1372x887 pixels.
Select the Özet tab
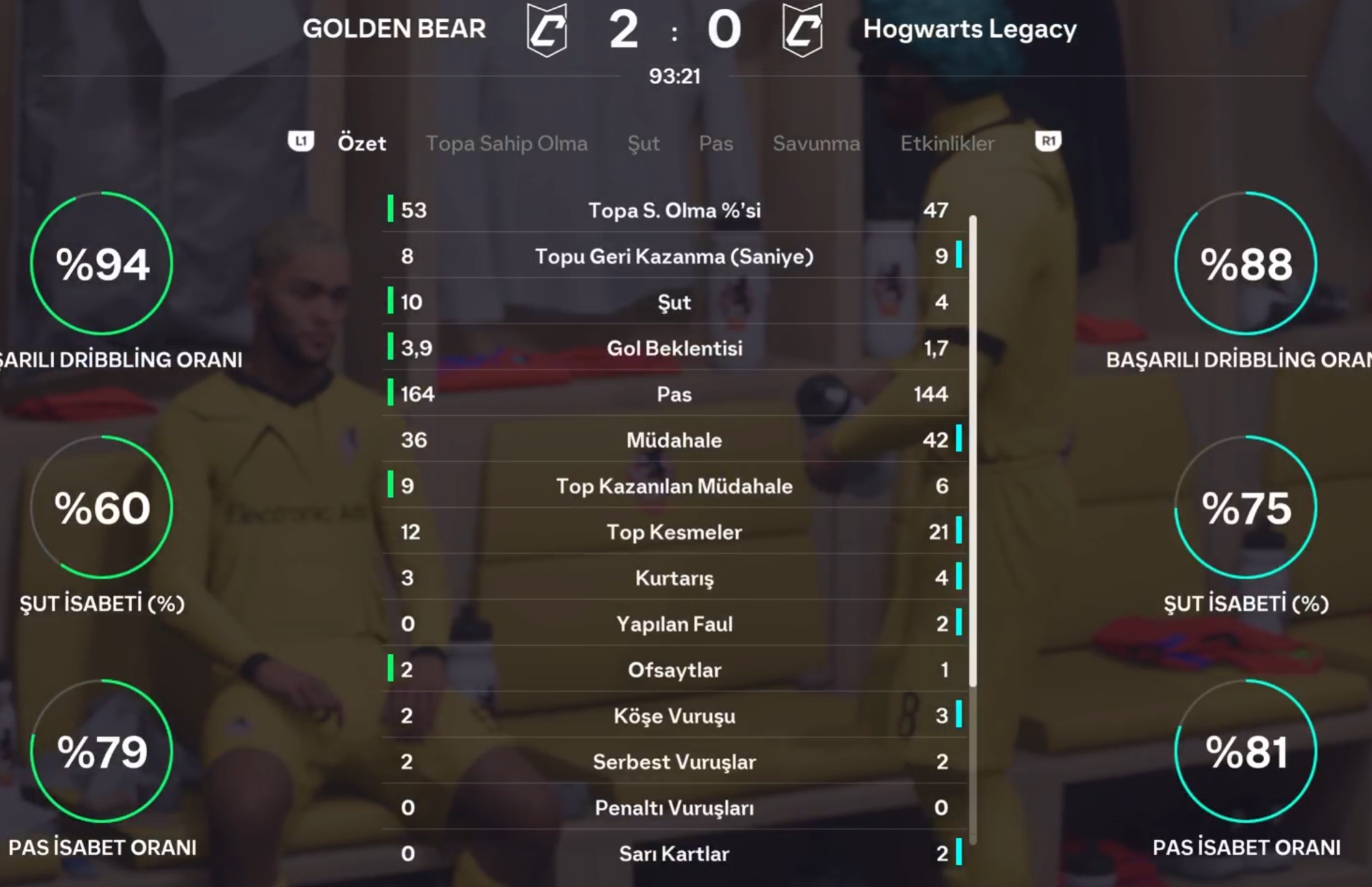click(362, 143)
